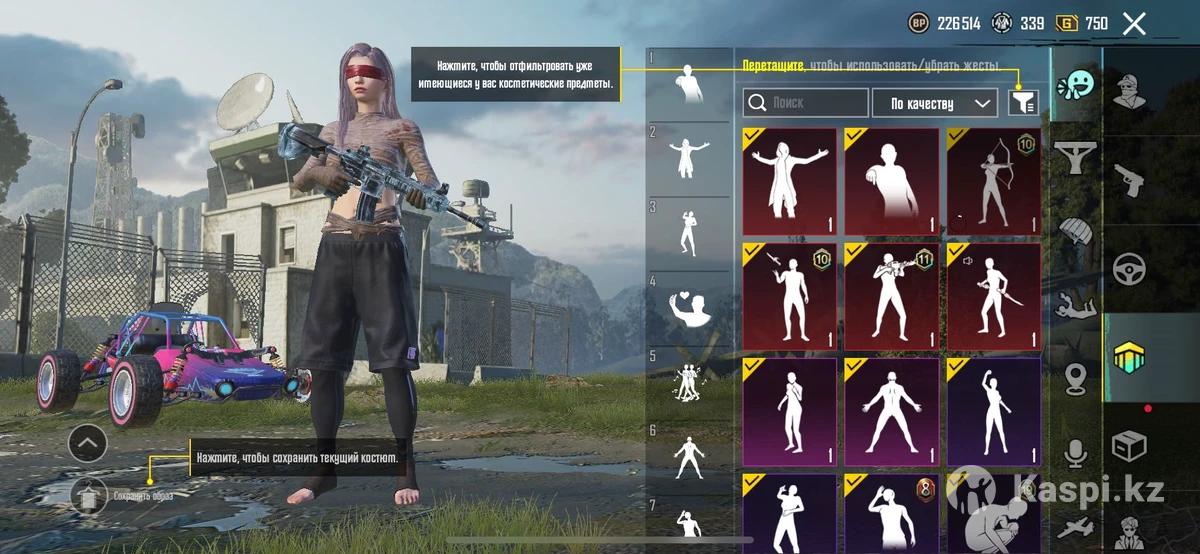Image resolution: width=1200 pixels, height=554 pixels.
Task: Choose emote slot 5 with dancing pair
Action: click(689, 382)
